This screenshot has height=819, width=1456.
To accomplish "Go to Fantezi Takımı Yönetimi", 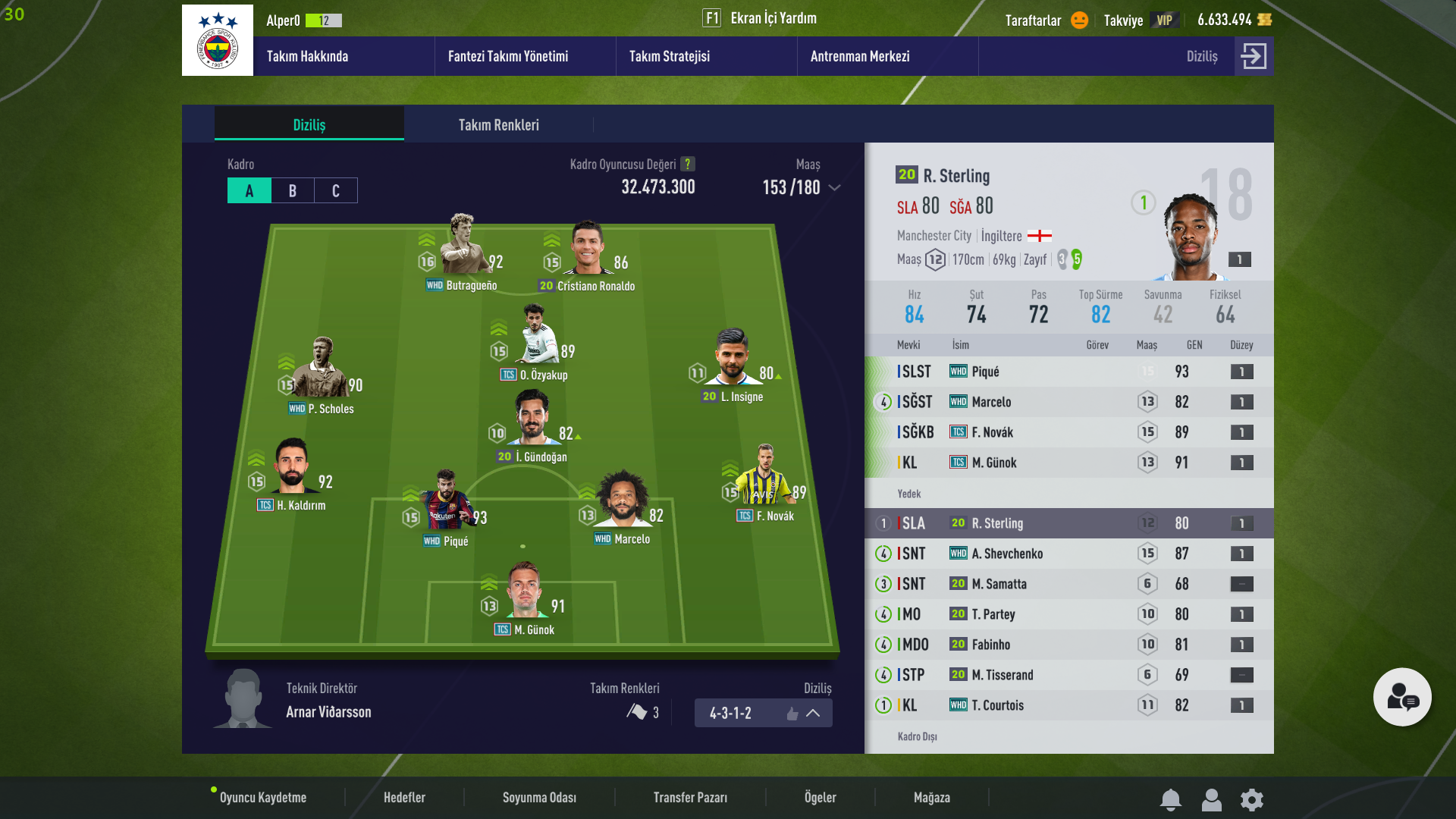I will [x=507, y=56].
